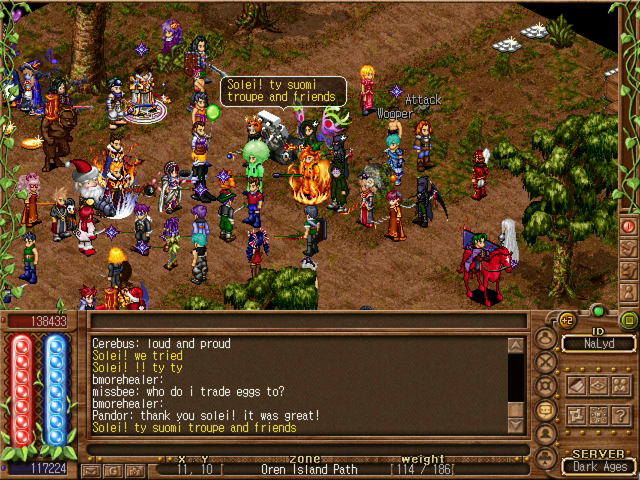Take a screenshot with camera button
This screenshot has width=640, height=480.
coord(137,469)
